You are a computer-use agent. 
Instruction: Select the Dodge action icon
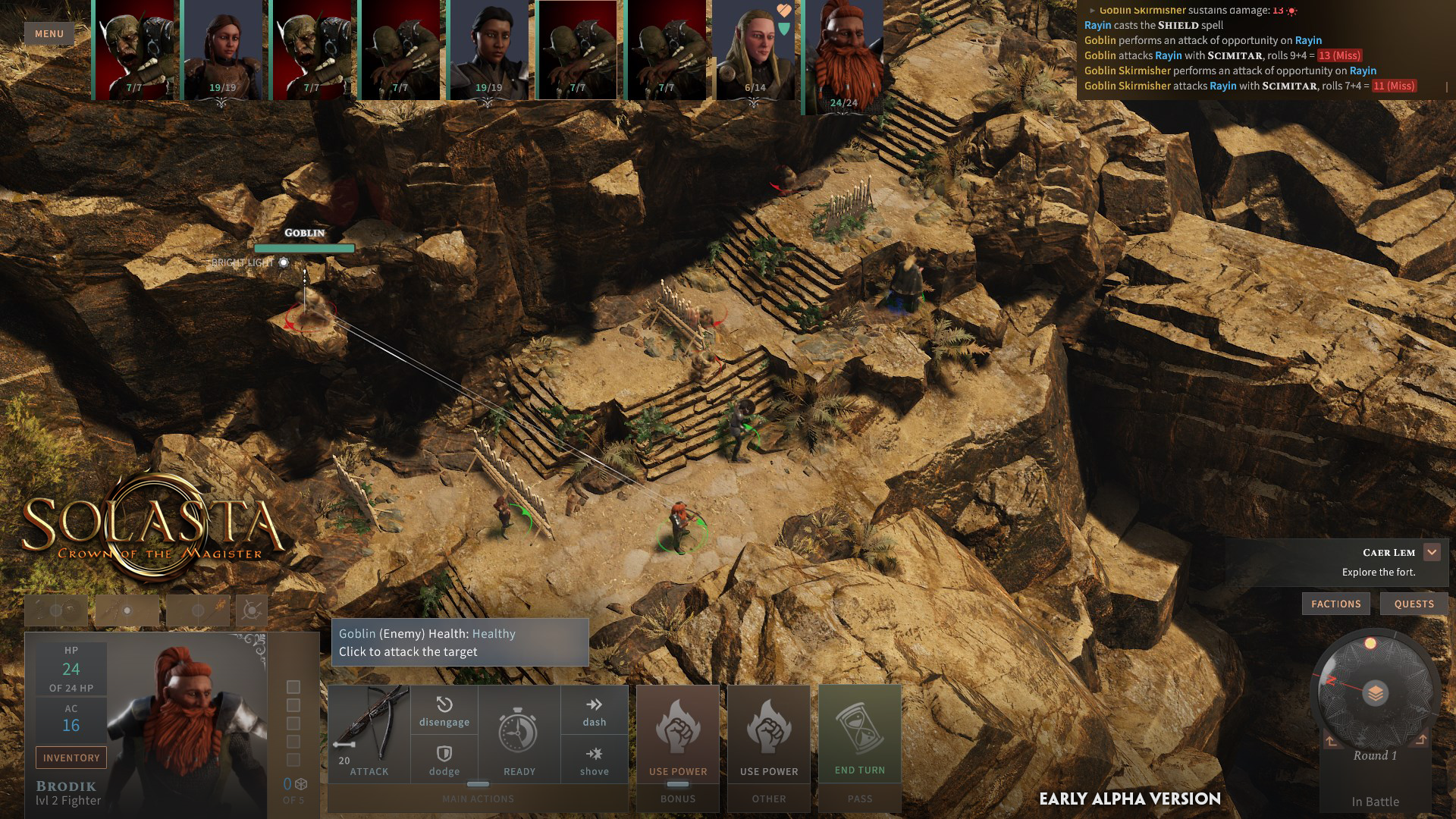(444, 759)
